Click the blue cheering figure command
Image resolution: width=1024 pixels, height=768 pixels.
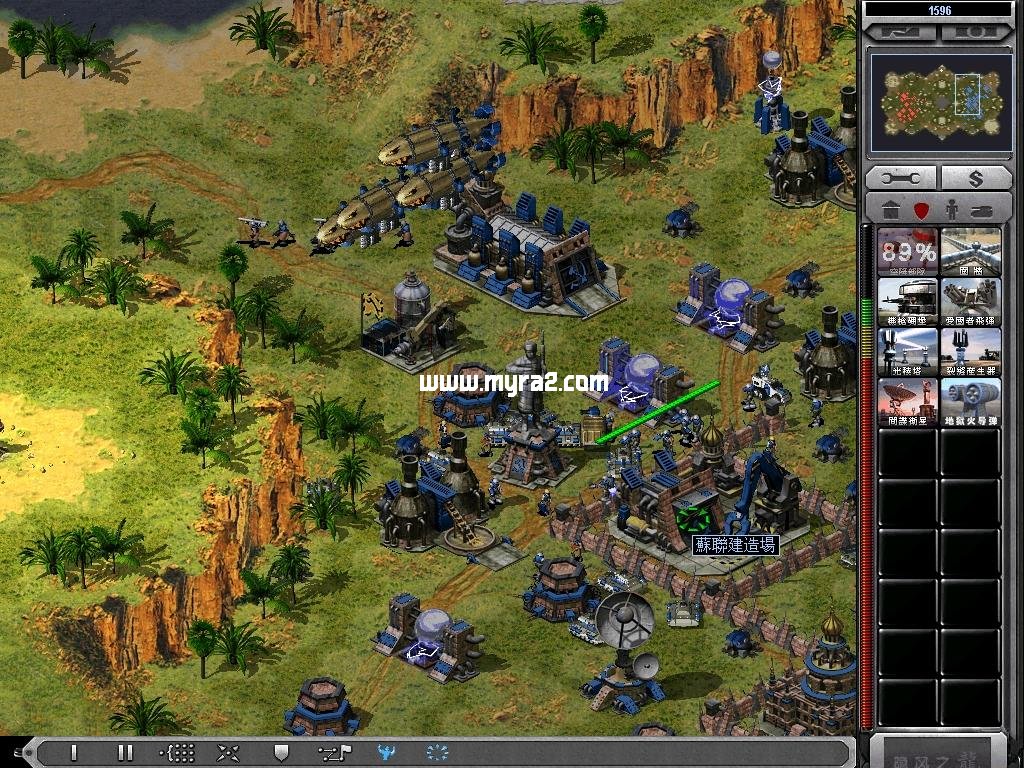pyautogui.click(x=385, y=752)
